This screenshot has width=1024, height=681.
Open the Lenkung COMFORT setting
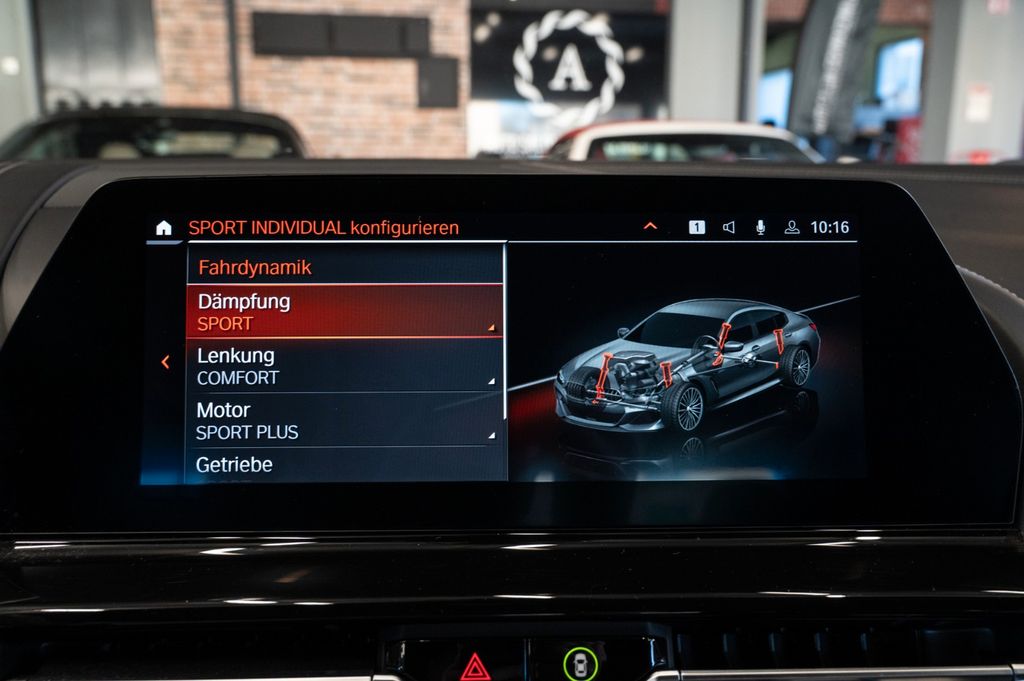tap(344, 366)
